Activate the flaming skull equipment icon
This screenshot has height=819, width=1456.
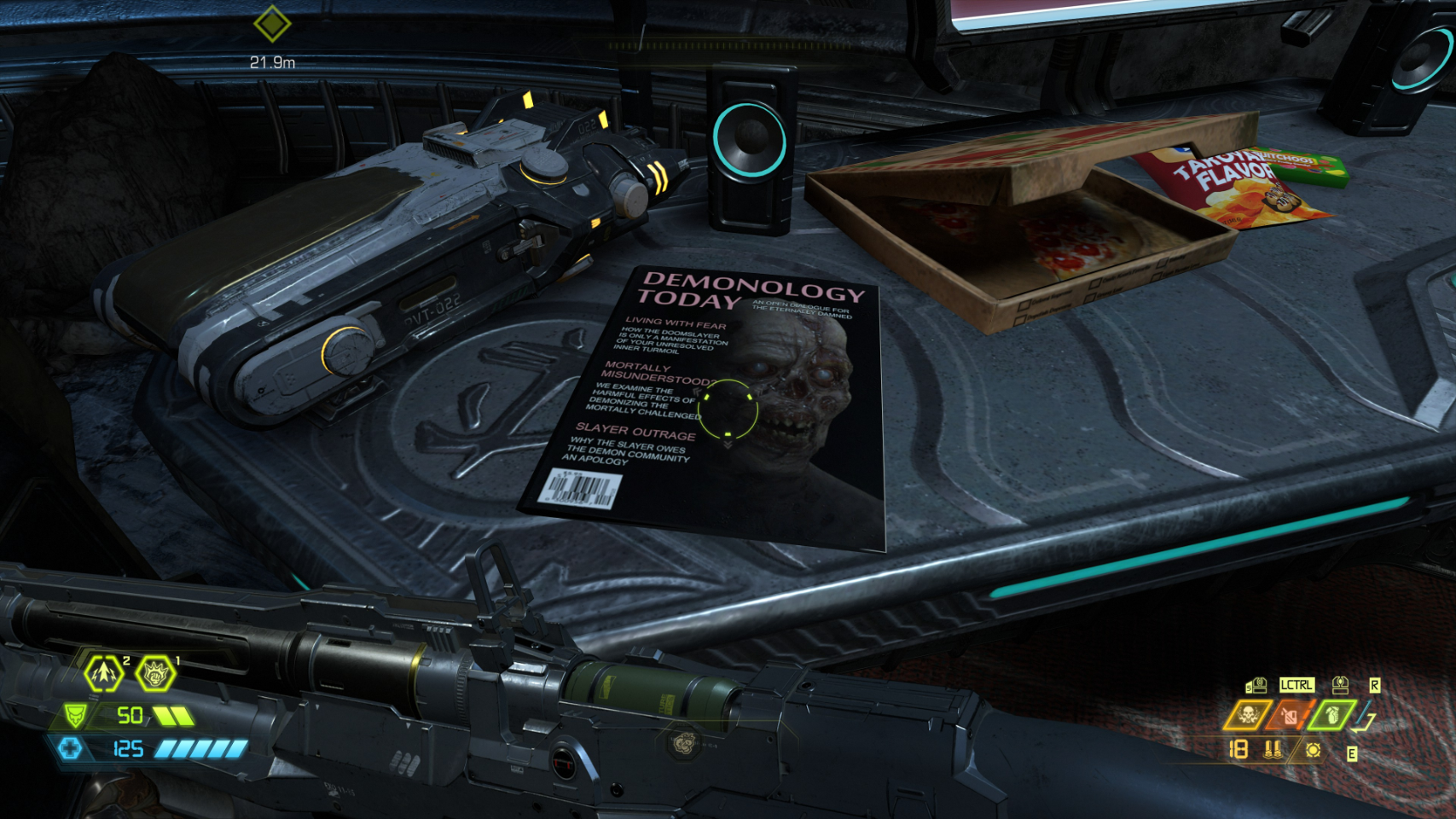click(x=1247, y=715)
